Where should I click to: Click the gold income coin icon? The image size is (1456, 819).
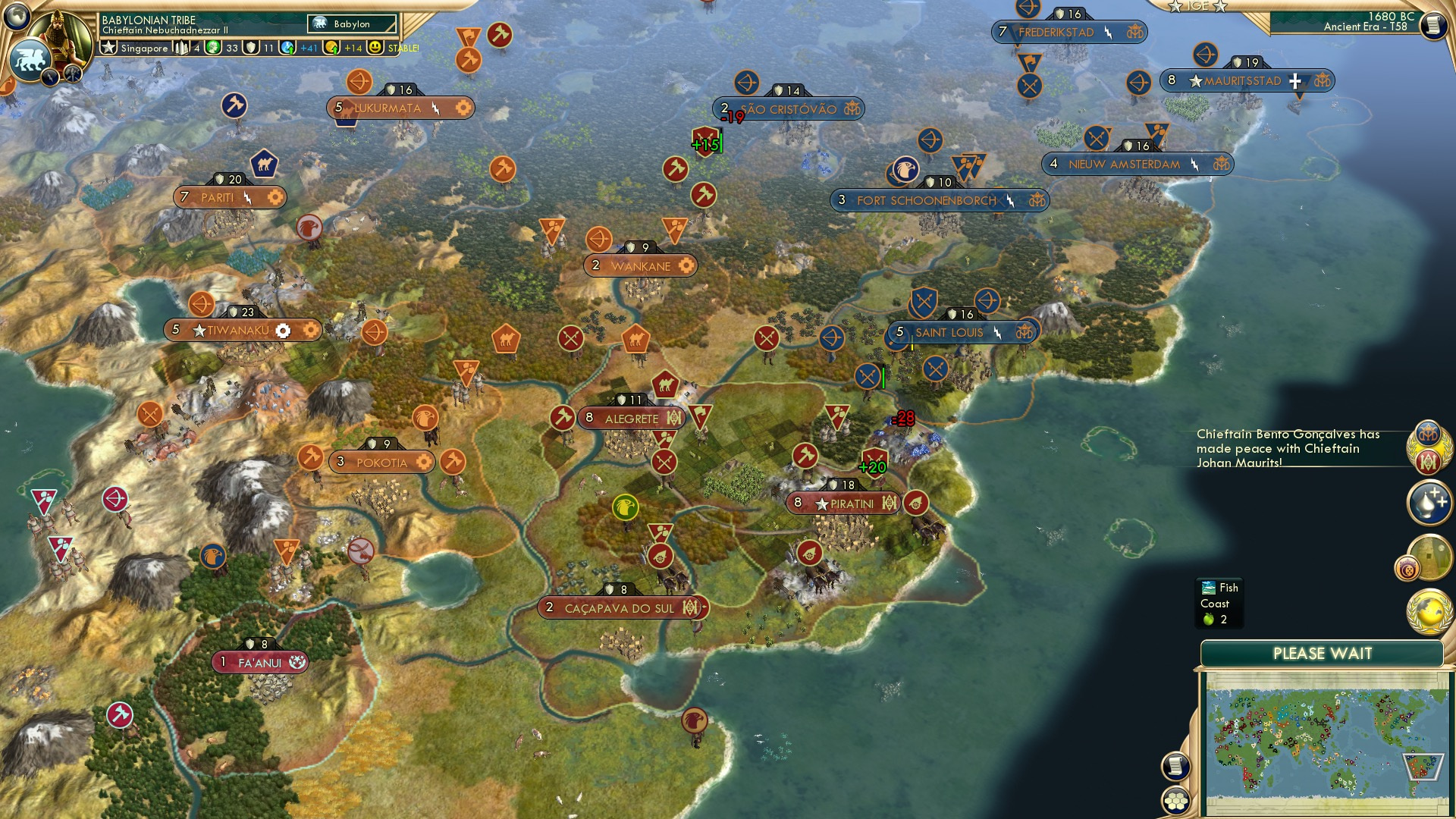(331, 47)
